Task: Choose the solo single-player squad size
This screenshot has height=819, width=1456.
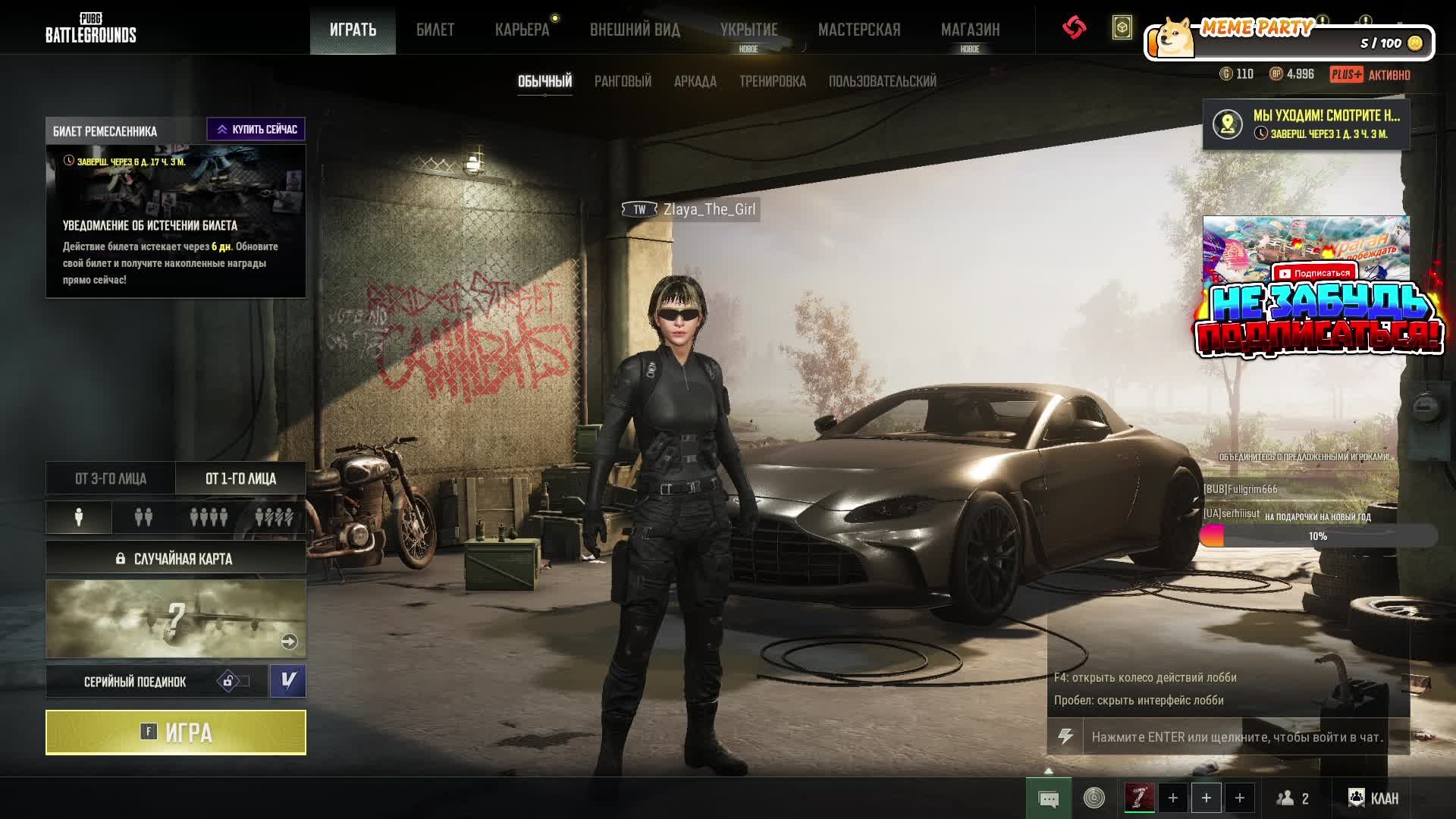Action: coord(79,517)
